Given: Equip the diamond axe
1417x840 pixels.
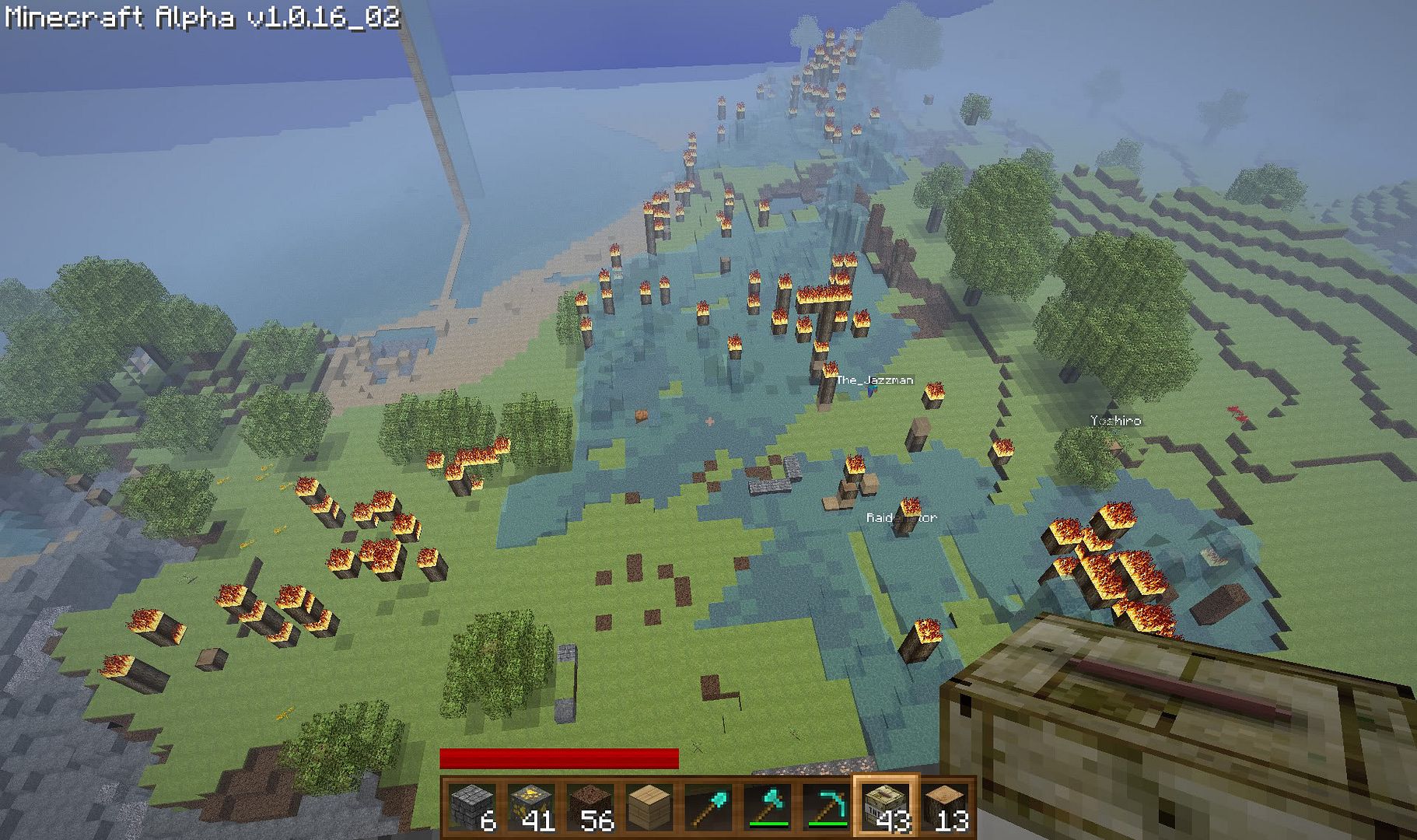Looking at the screenshot, I should (x=767, y=807).
